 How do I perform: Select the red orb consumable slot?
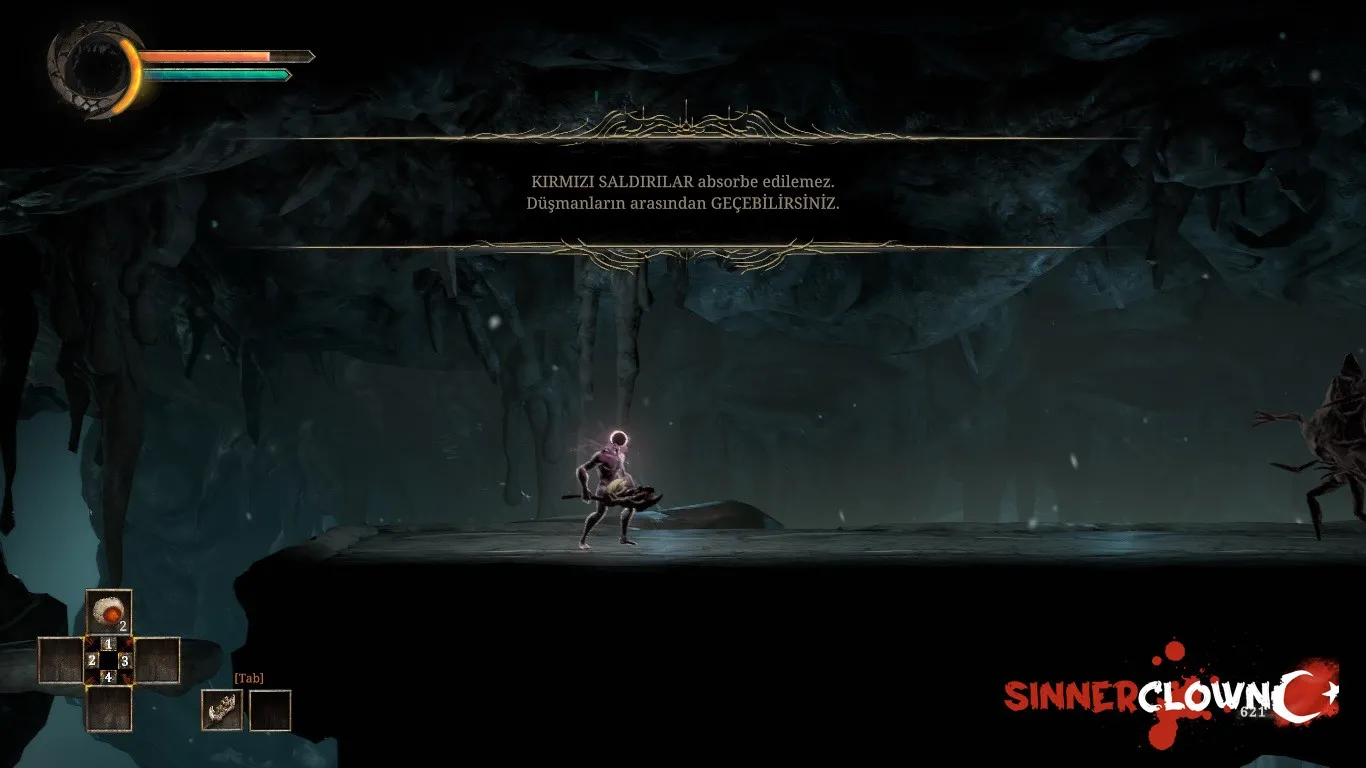coord(109,611)
